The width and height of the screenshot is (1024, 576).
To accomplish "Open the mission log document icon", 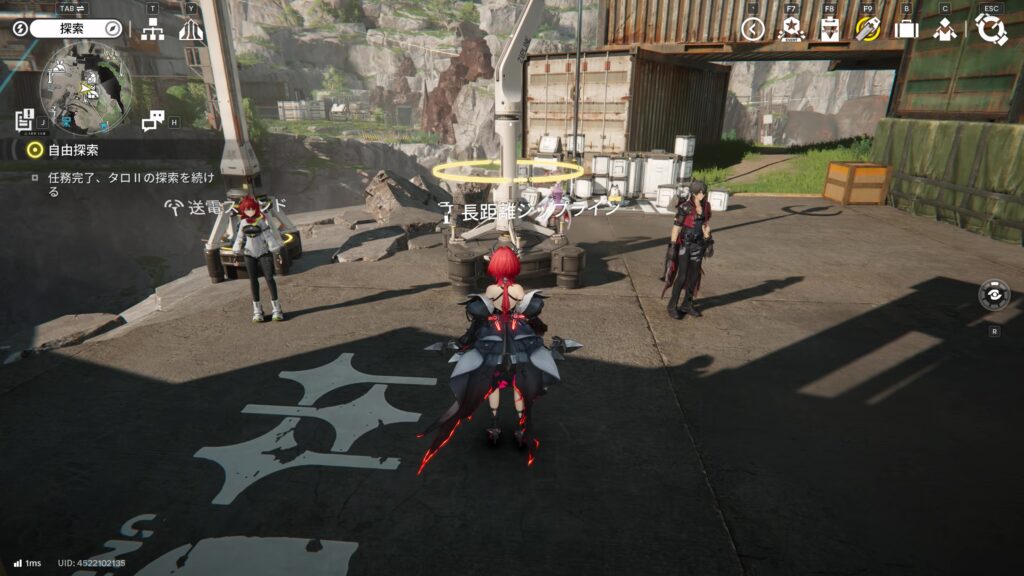I will pos(25,121).
